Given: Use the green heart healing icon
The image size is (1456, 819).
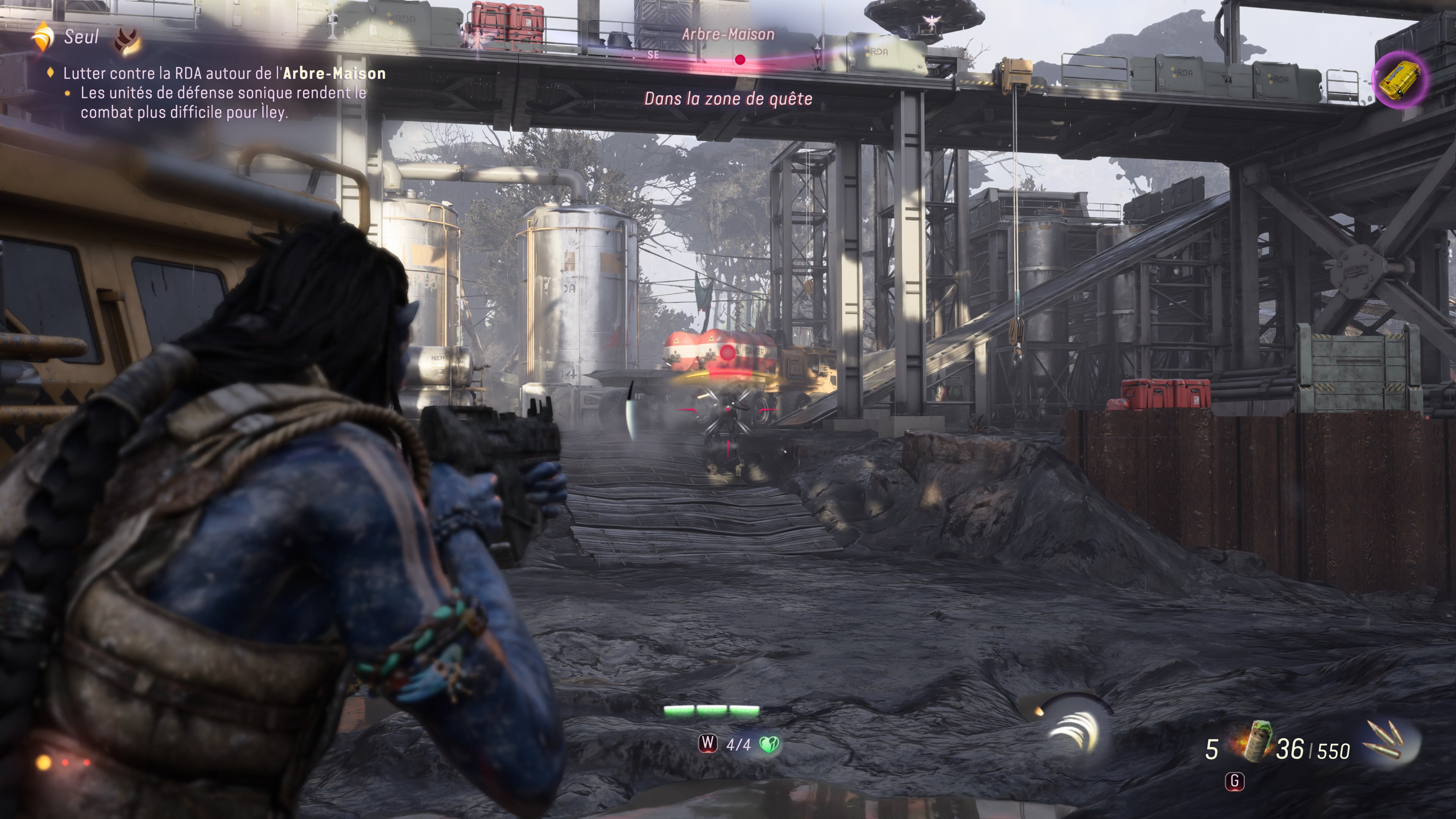Looking at the screenshot, I should tap(769, 744).
